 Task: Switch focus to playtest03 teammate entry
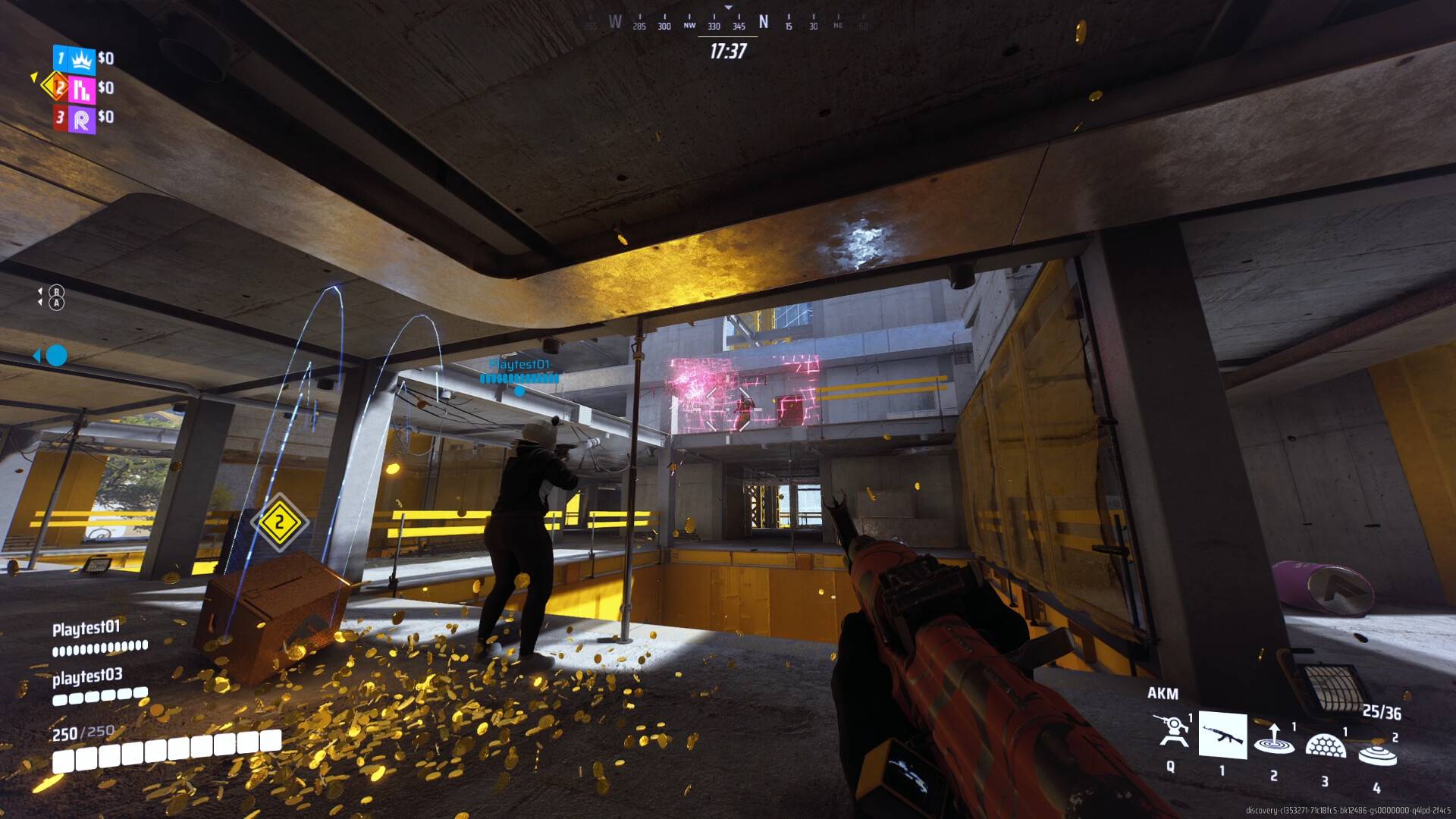87,674
